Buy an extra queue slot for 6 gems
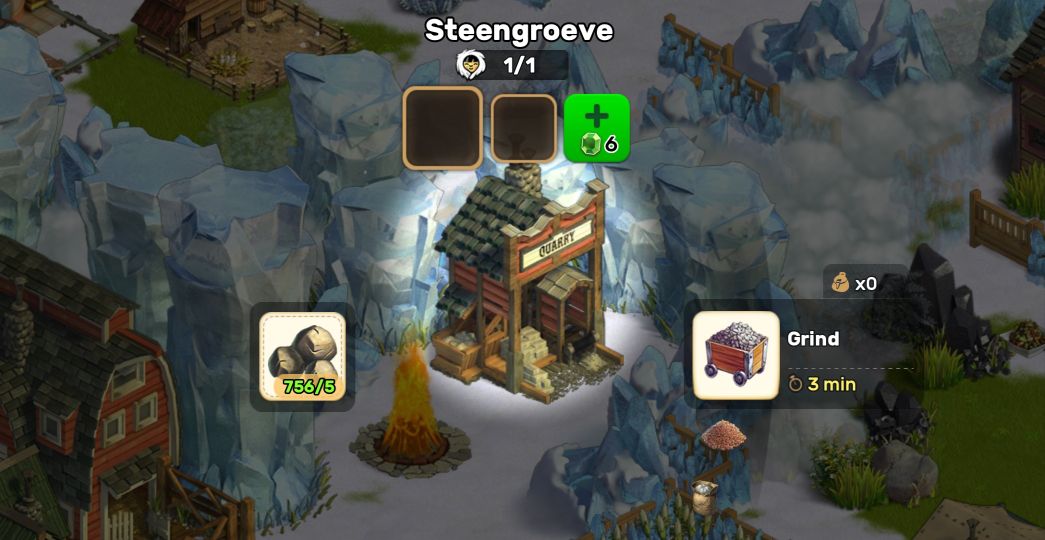The width and height of the screenshot is (1045, 540). tap(597, 128)
